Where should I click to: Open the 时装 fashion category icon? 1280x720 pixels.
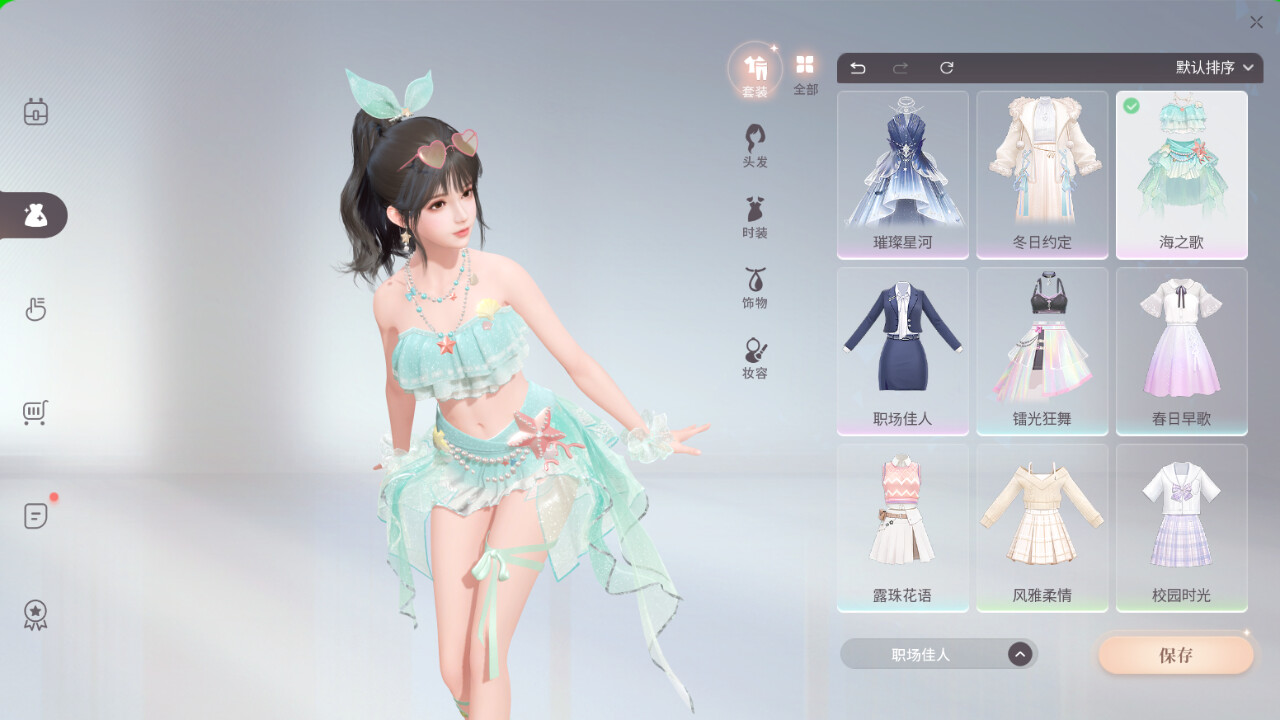point(753,215)
